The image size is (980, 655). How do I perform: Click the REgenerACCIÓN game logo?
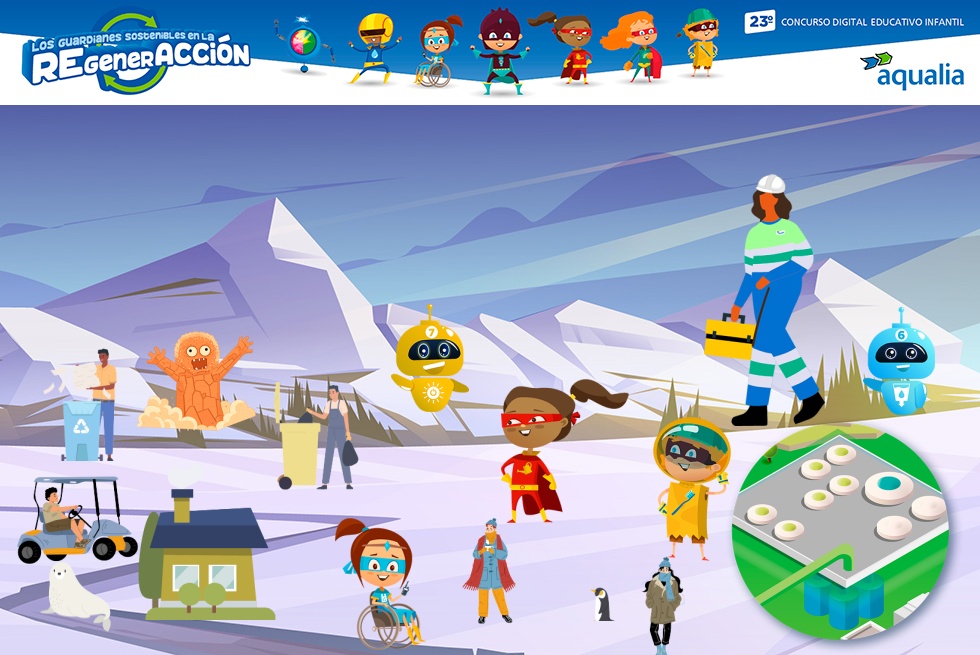pos(135,54)
